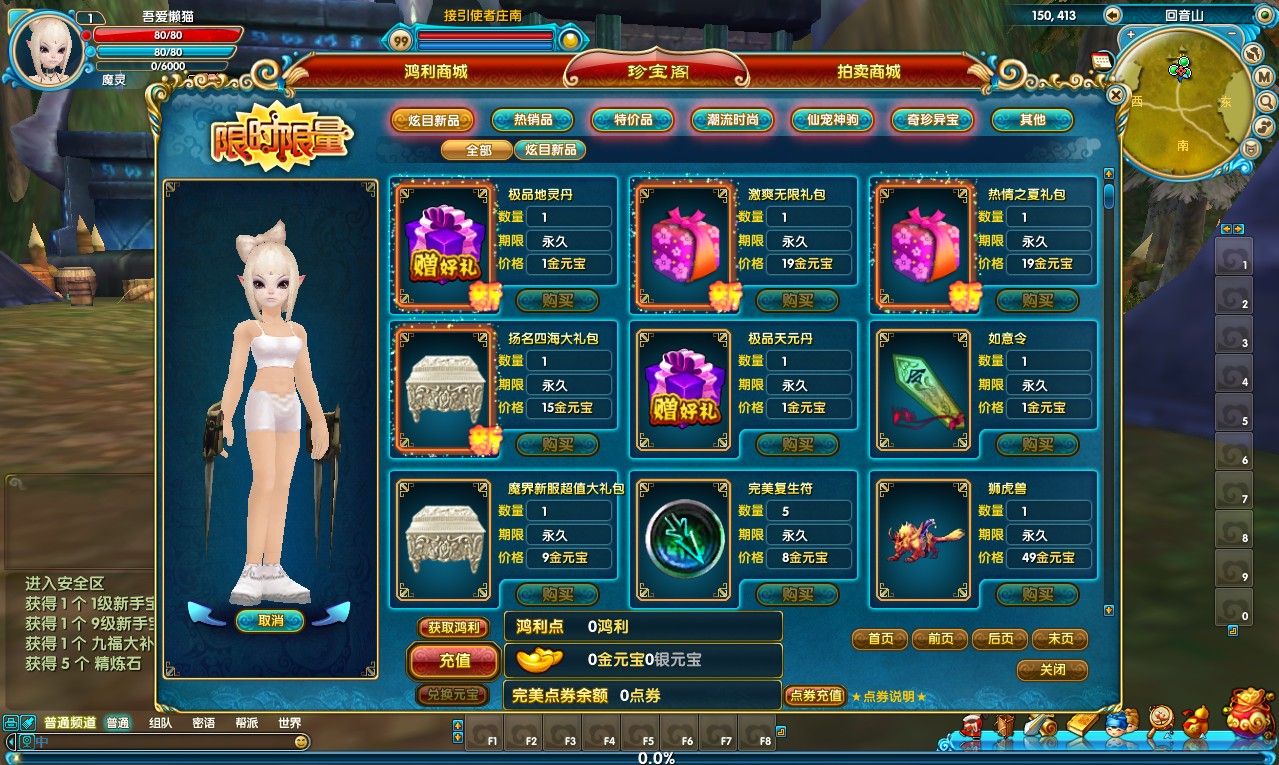
Task: Select the 热销品 category
Action: 533,120
